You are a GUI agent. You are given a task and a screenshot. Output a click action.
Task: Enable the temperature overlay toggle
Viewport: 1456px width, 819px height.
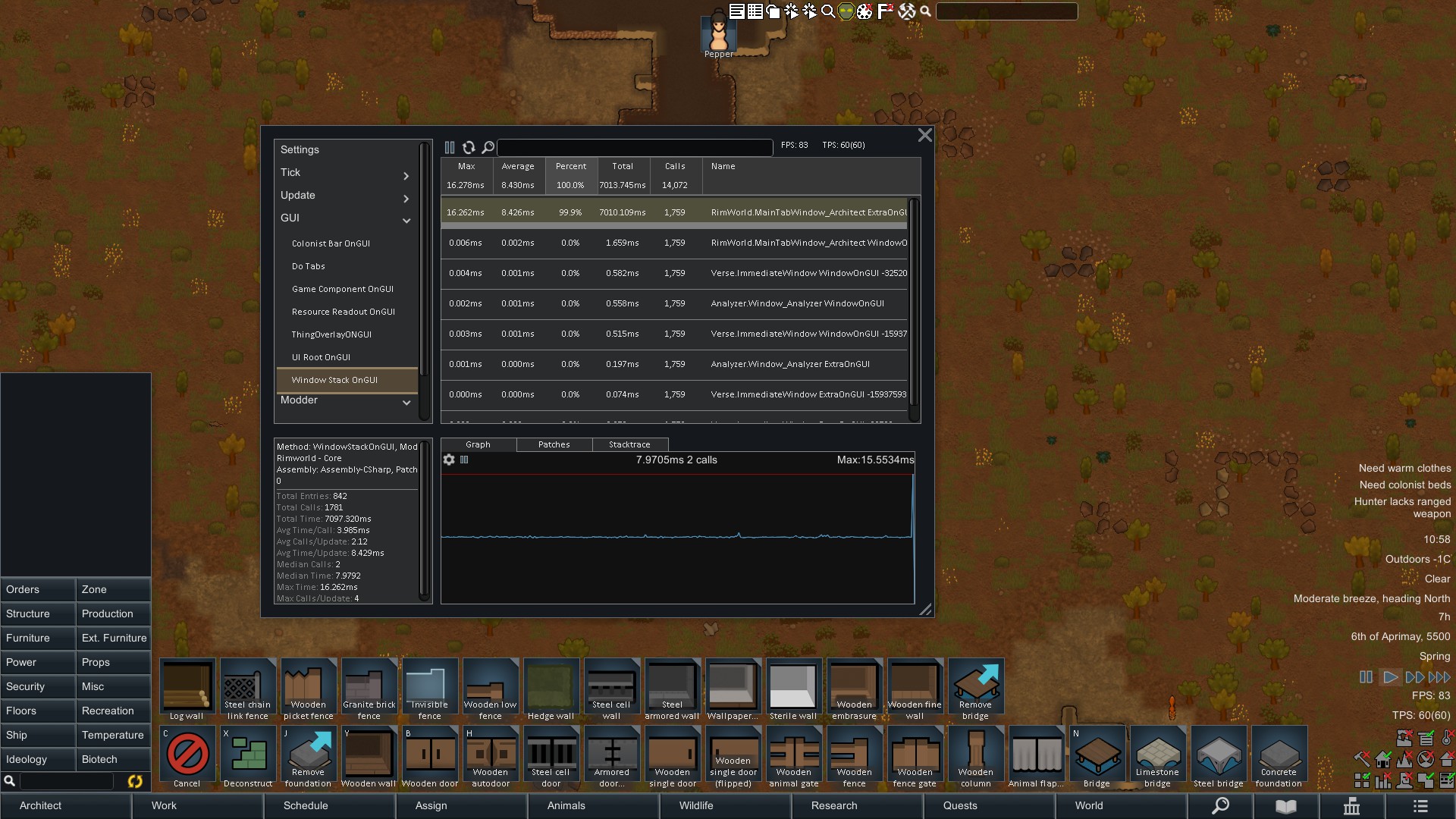[1447, 737]
